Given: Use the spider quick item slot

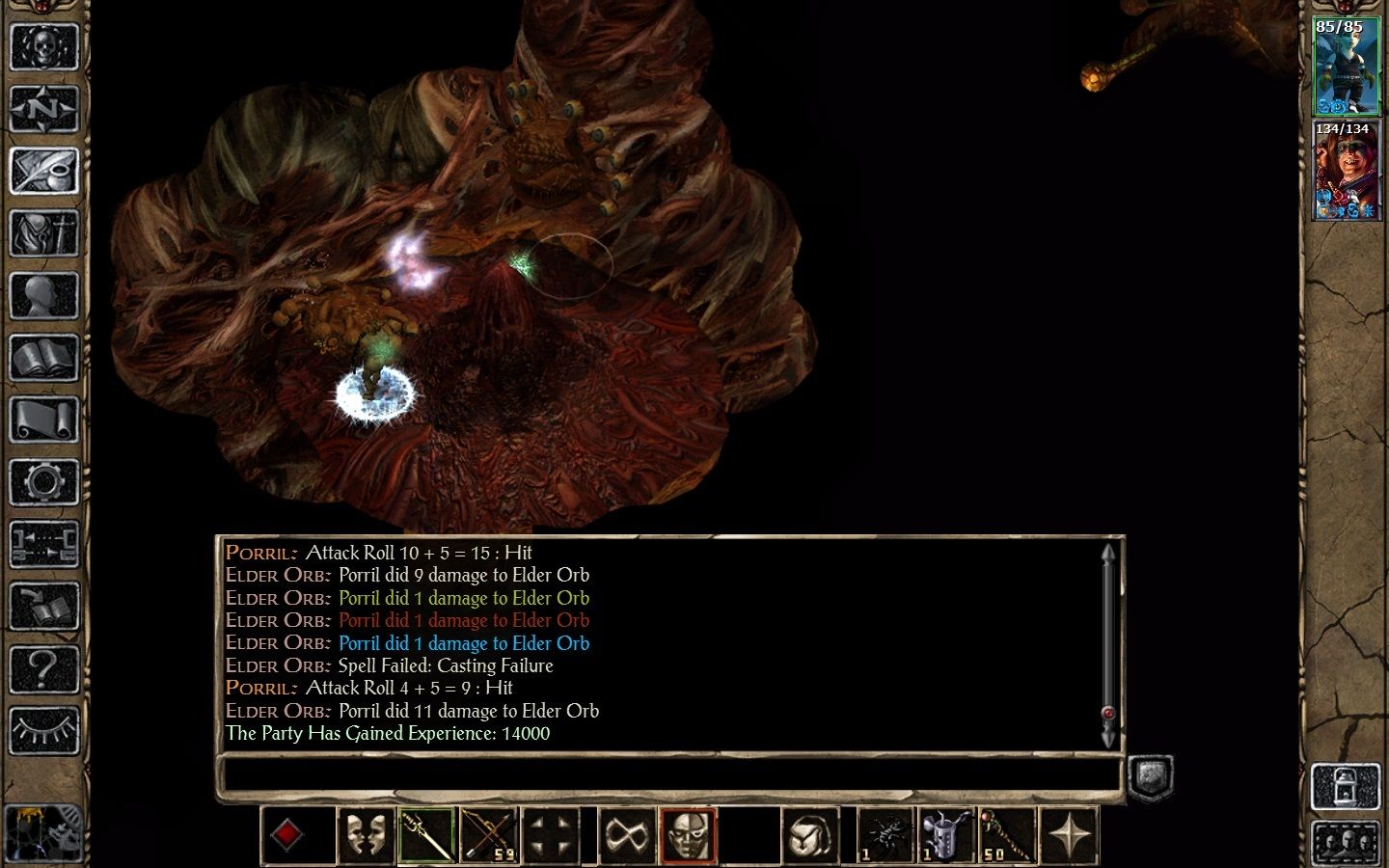Looking at the screenshot, I should point(885,835).
